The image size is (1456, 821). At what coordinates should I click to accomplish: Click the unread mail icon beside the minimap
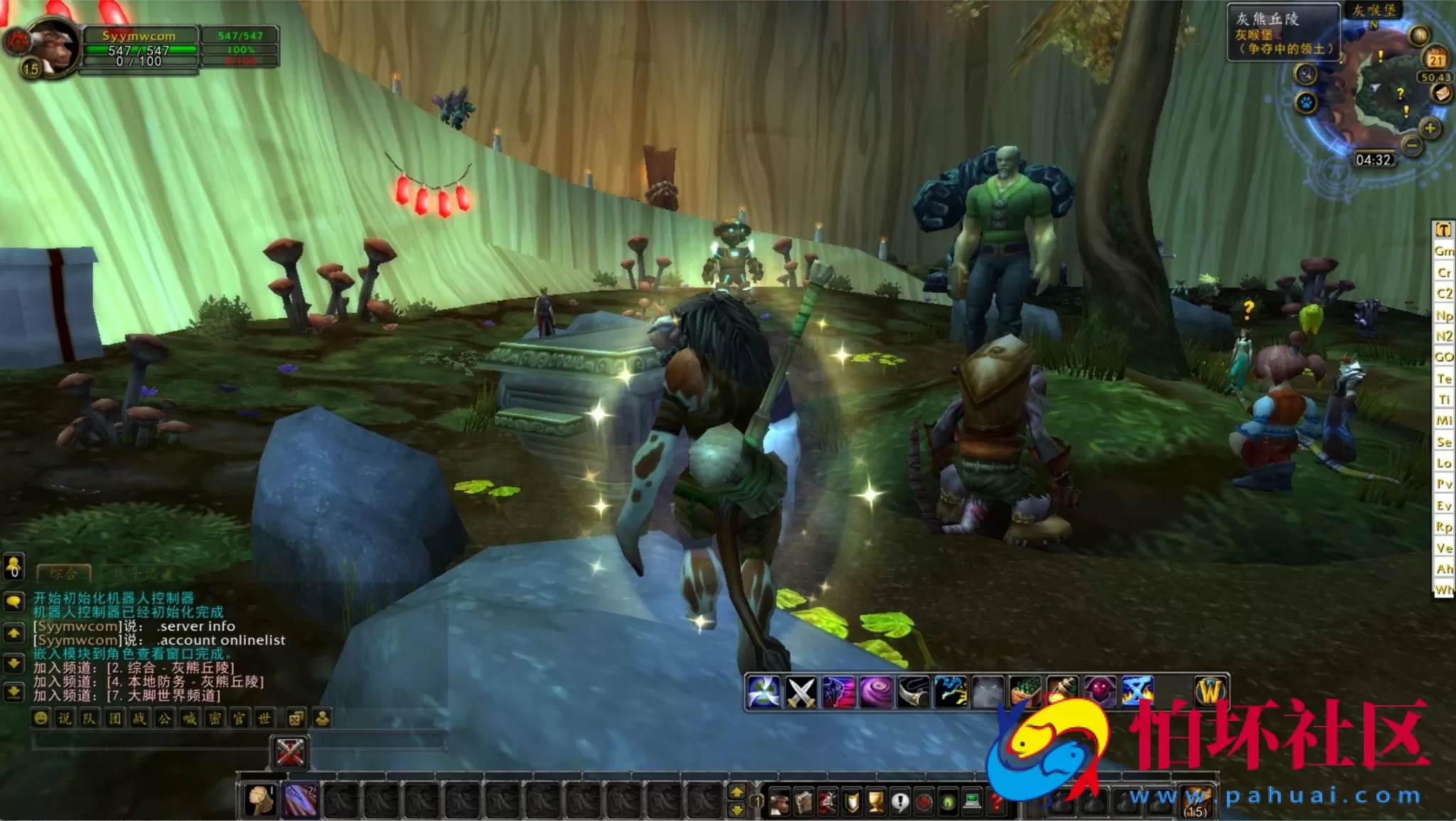click(x=1442, y=93)
